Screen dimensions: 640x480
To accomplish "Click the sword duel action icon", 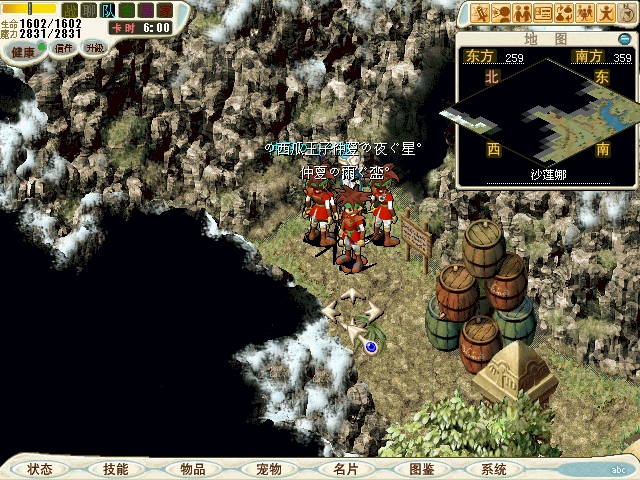I will (481, 14).
